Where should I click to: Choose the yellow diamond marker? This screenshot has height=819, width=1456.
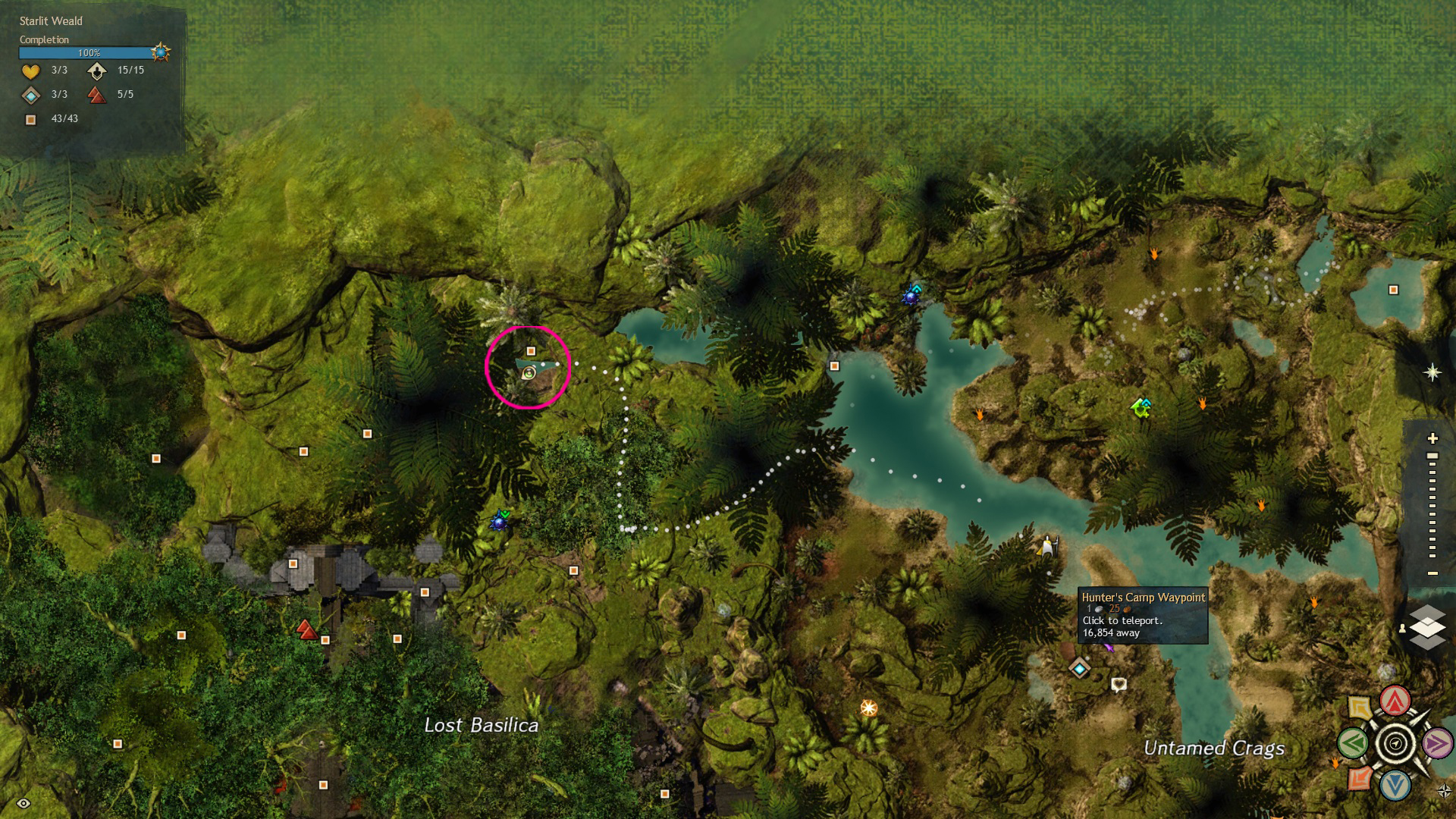click(x=1360, y=708)
